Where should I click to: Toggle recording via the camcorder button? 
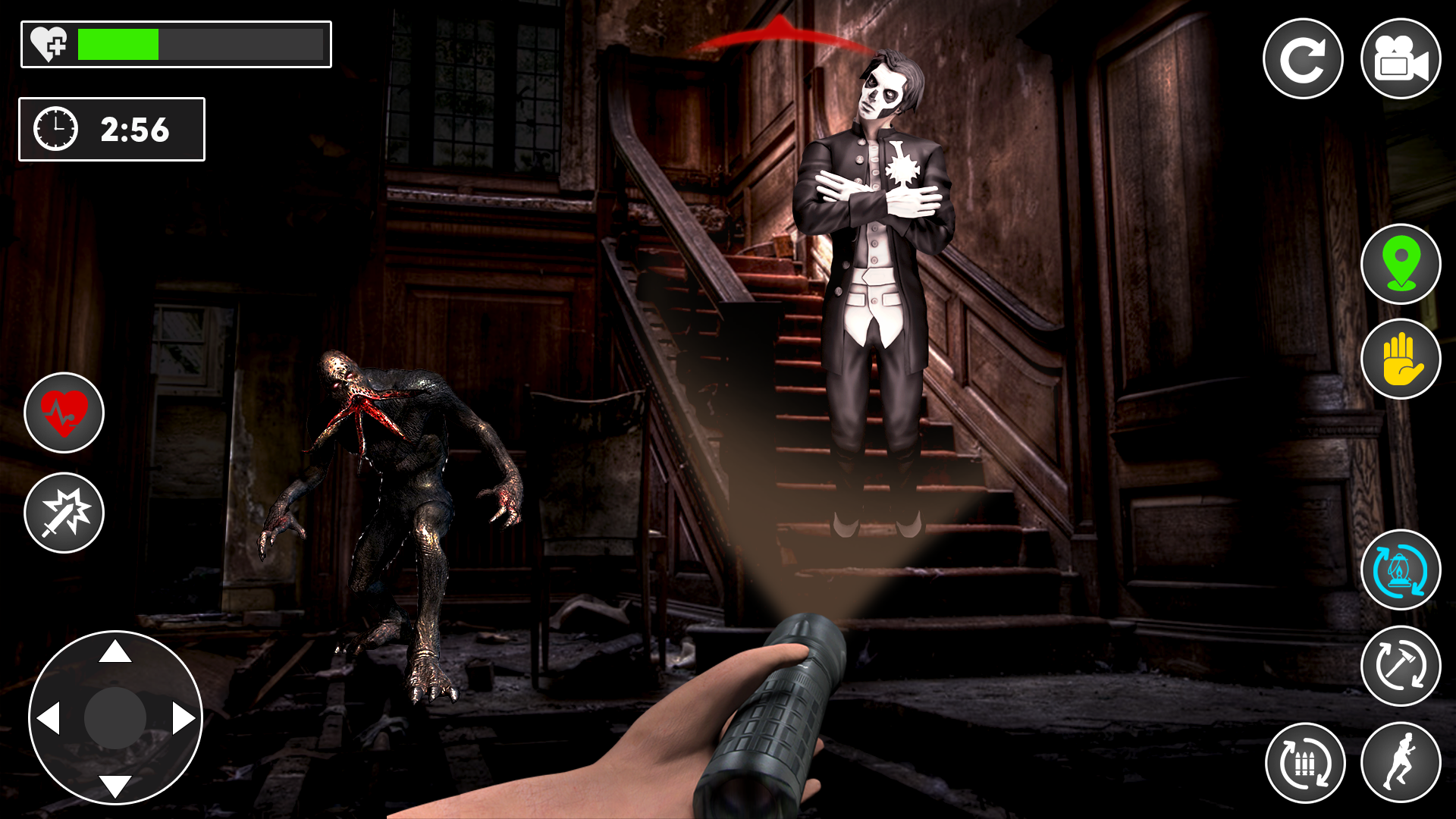tap(1401, 57)
